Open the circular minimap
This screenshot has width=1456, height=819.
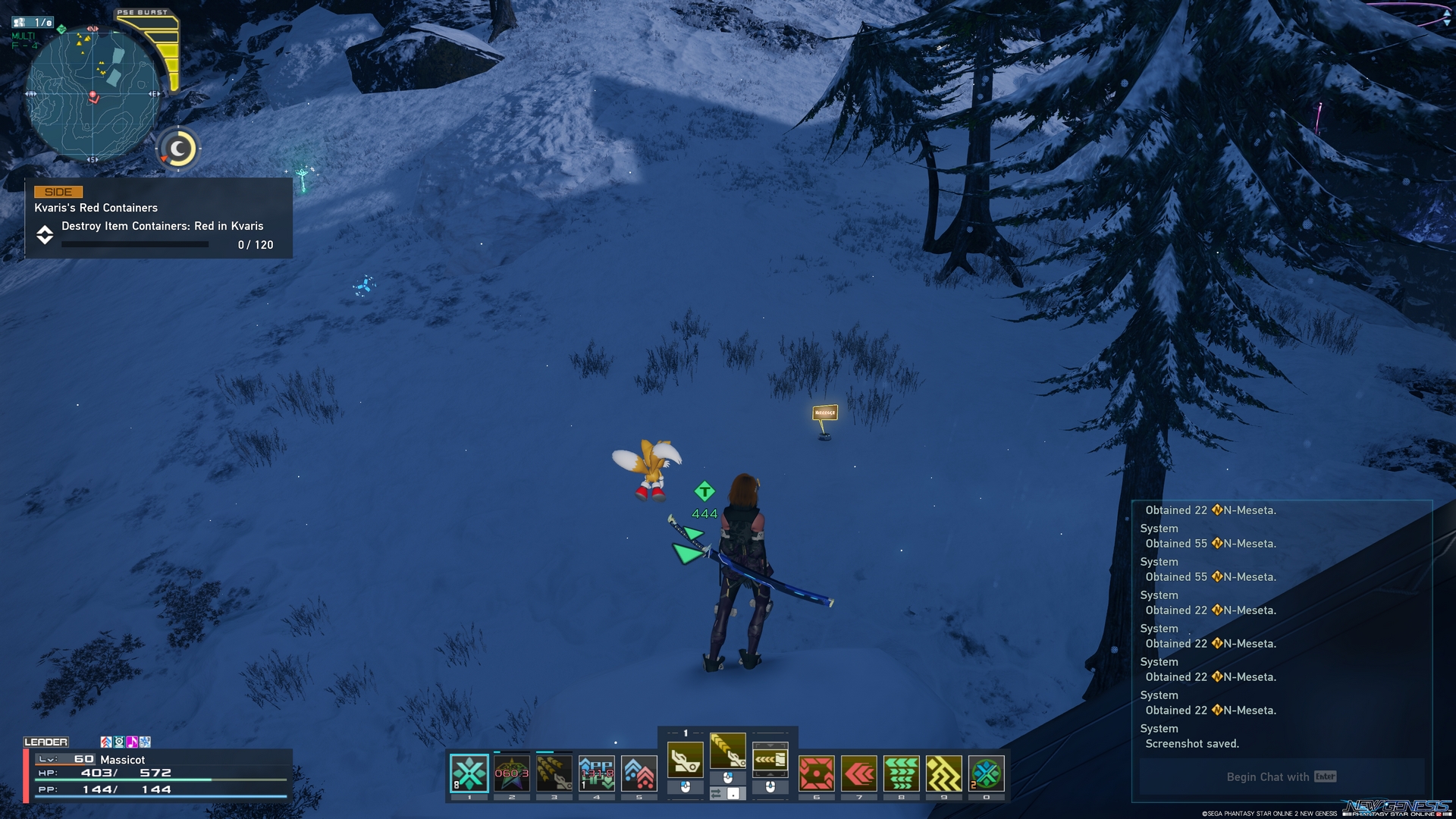pos(93,95)
